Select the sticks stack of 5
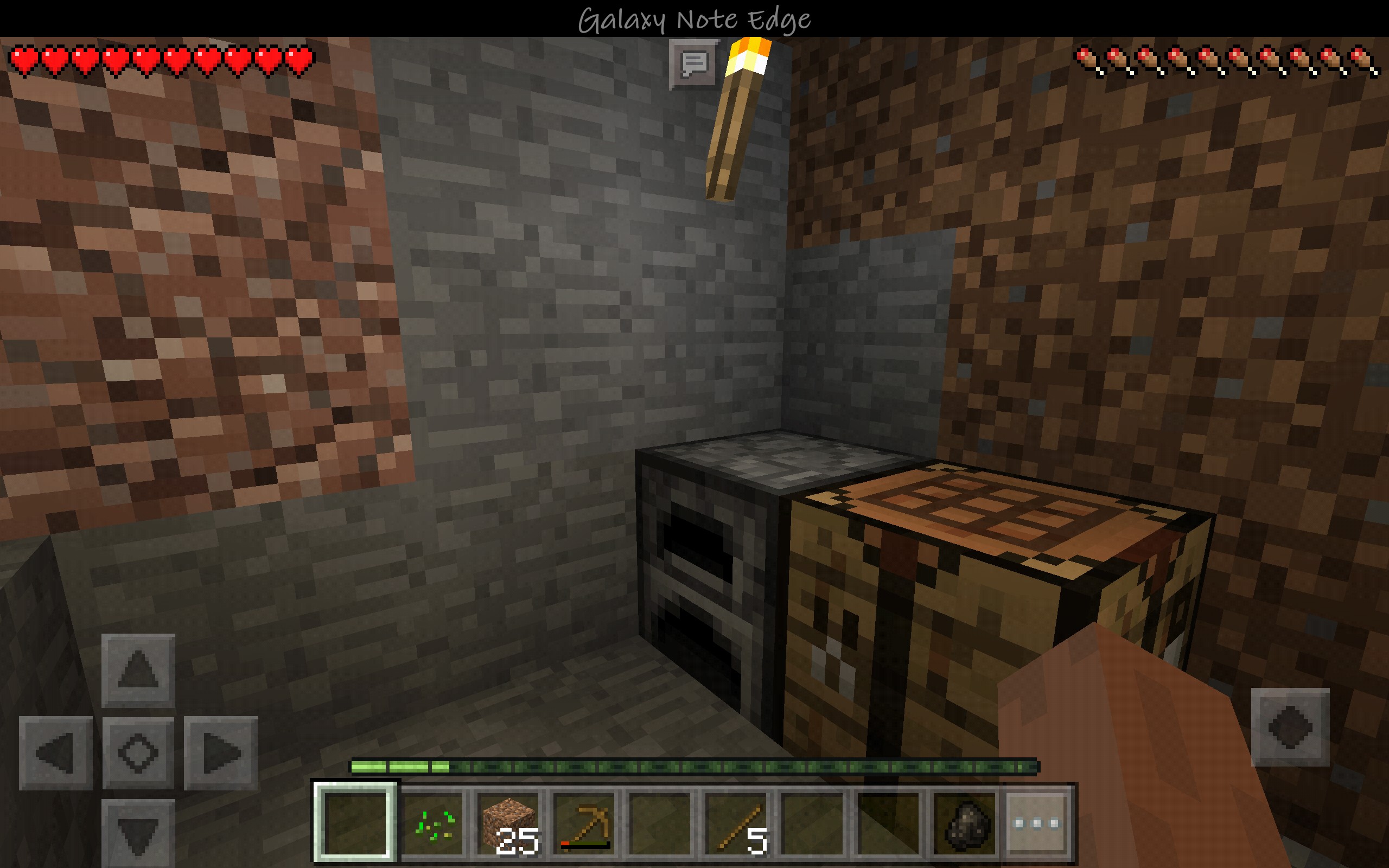This screenshot has width=1389, height=868. coord(738,823)
